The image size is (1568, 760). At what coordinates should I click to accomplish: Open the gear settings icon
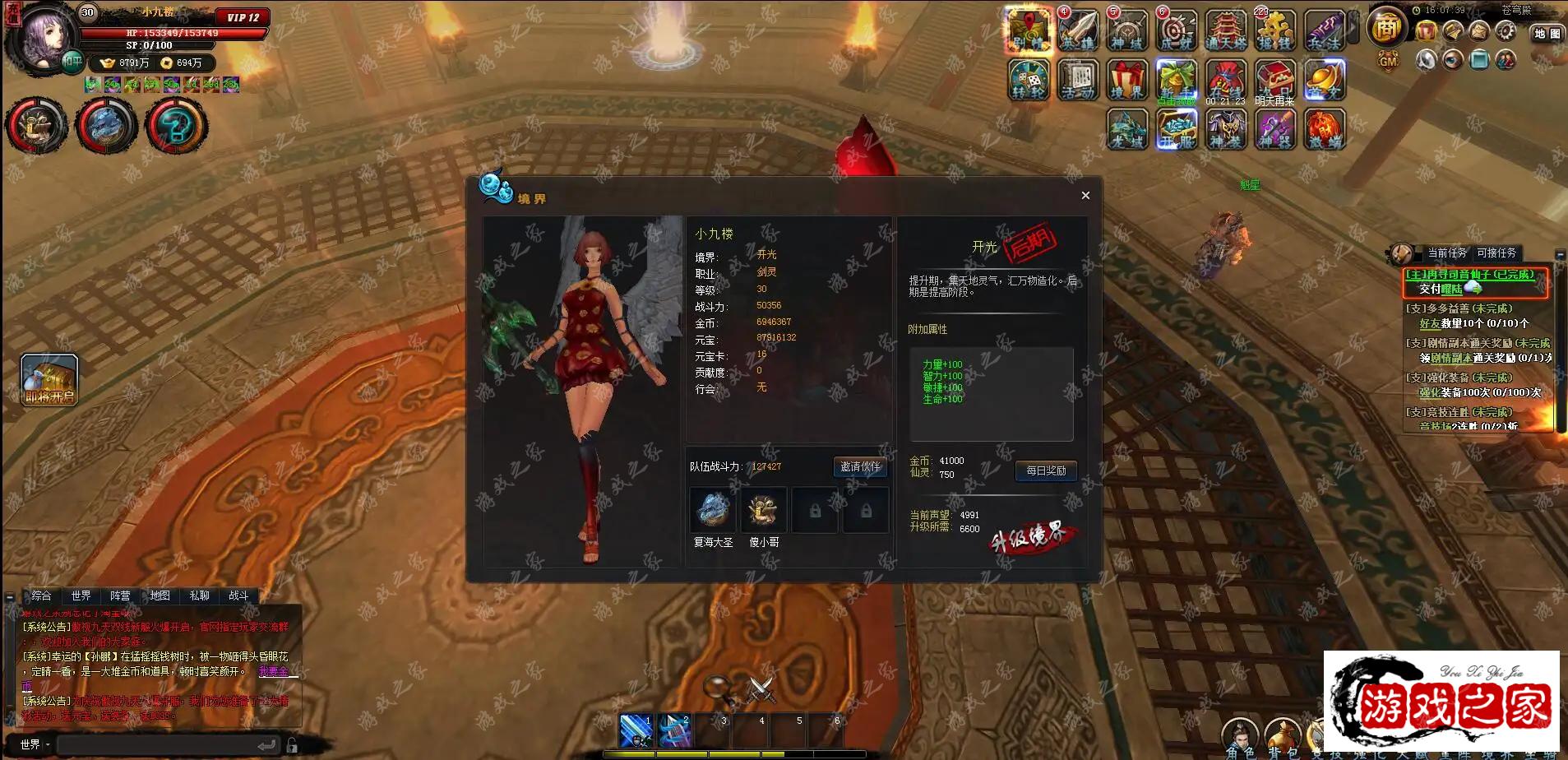pos(1506,31)
